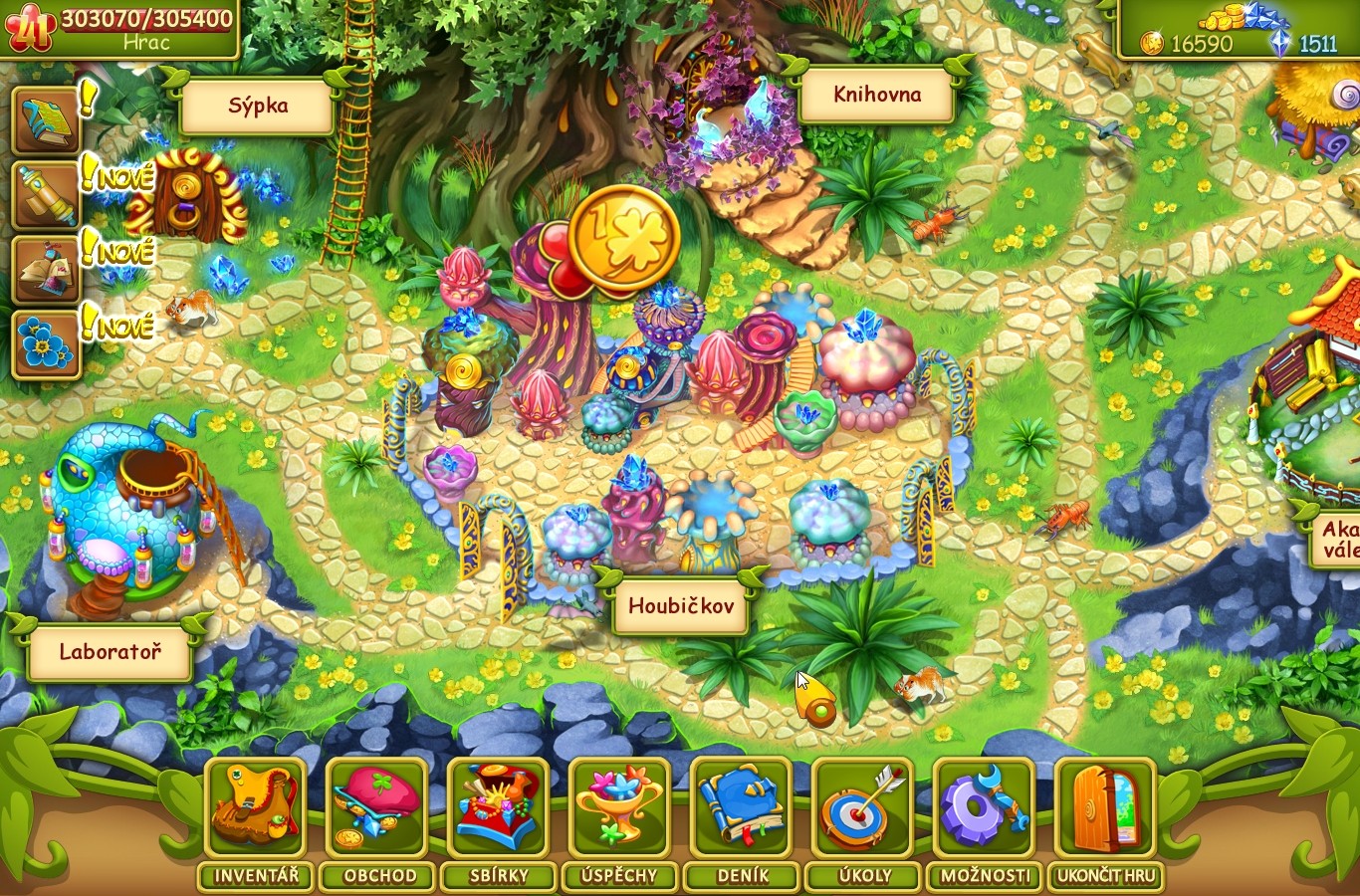
Task: Open the Deník journal book
Action: click(741, 808)
